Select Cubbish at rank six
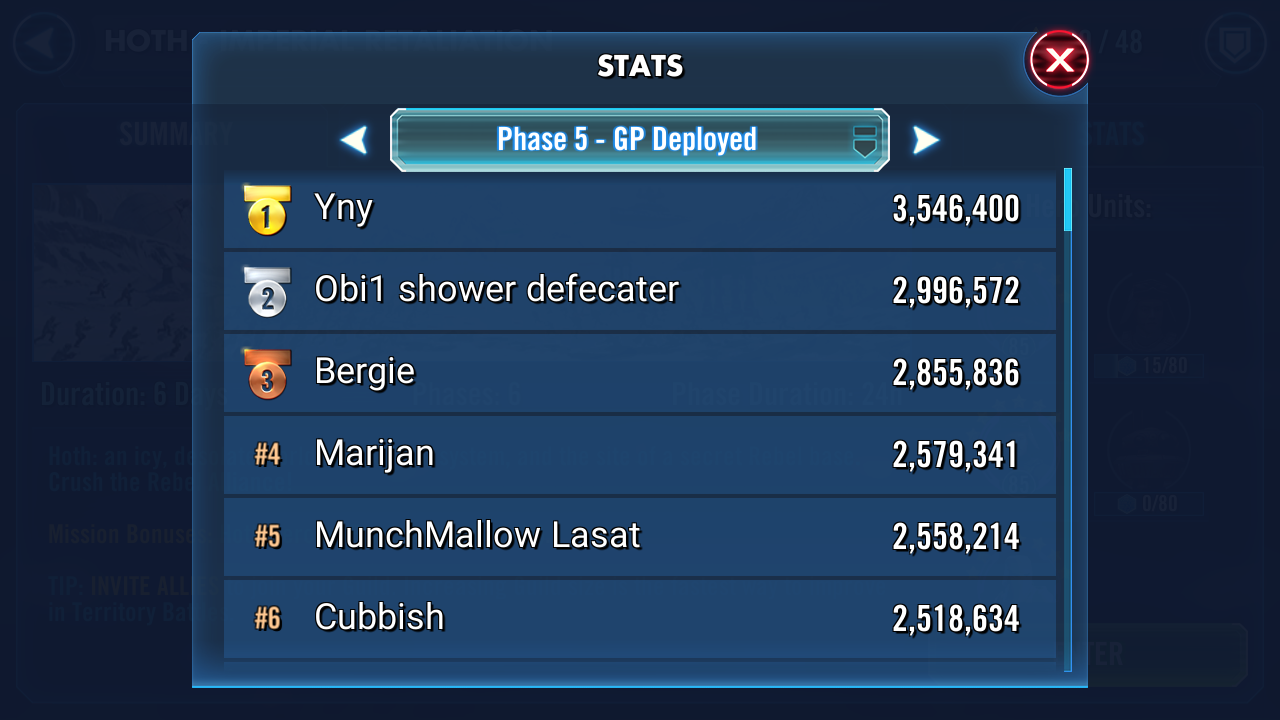This screenshot has width=1280, height=720. point(639,619)
